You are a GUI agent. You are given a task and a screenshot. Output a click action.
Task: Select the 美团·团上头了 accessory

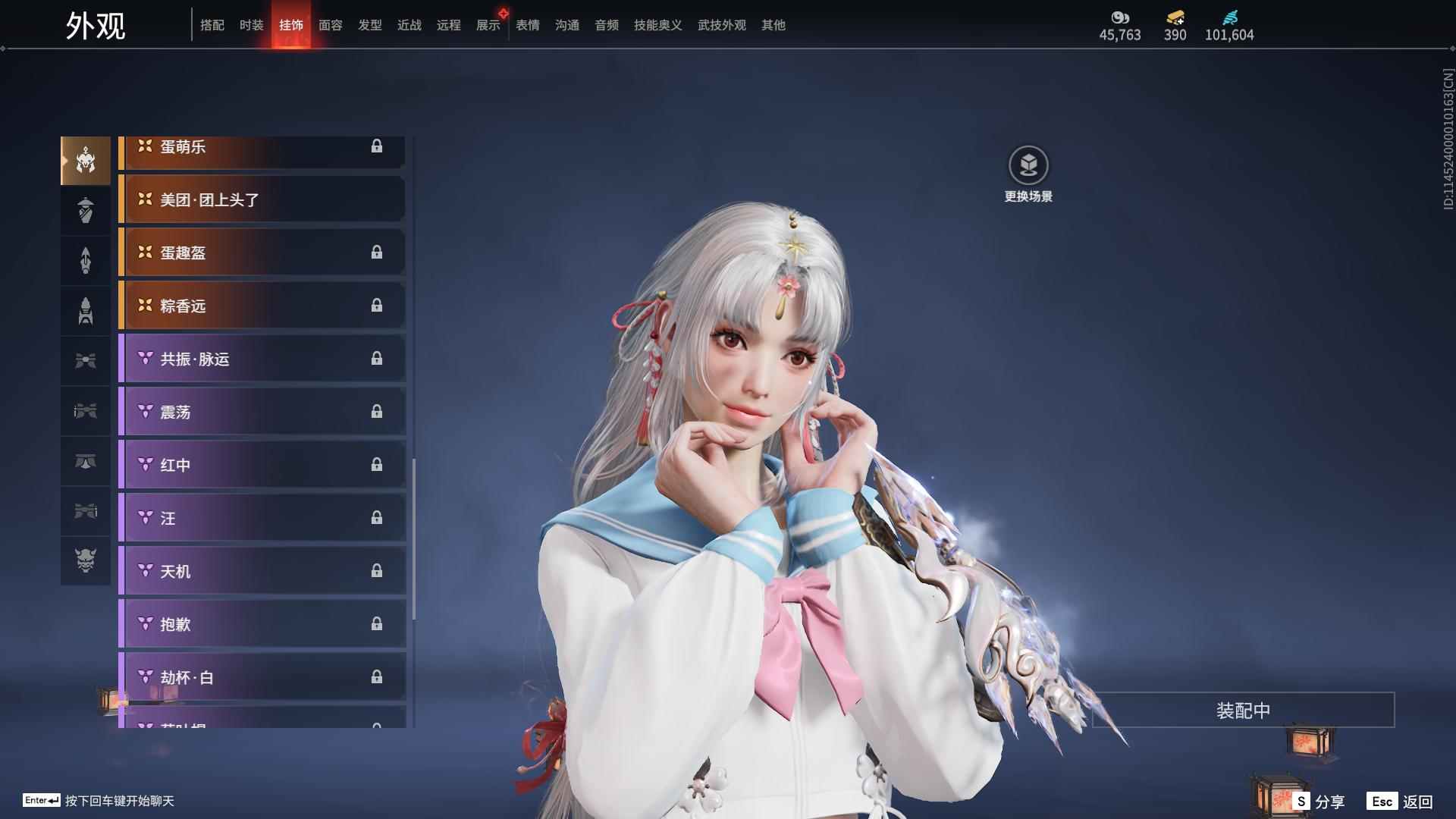[x=262, y=199]
